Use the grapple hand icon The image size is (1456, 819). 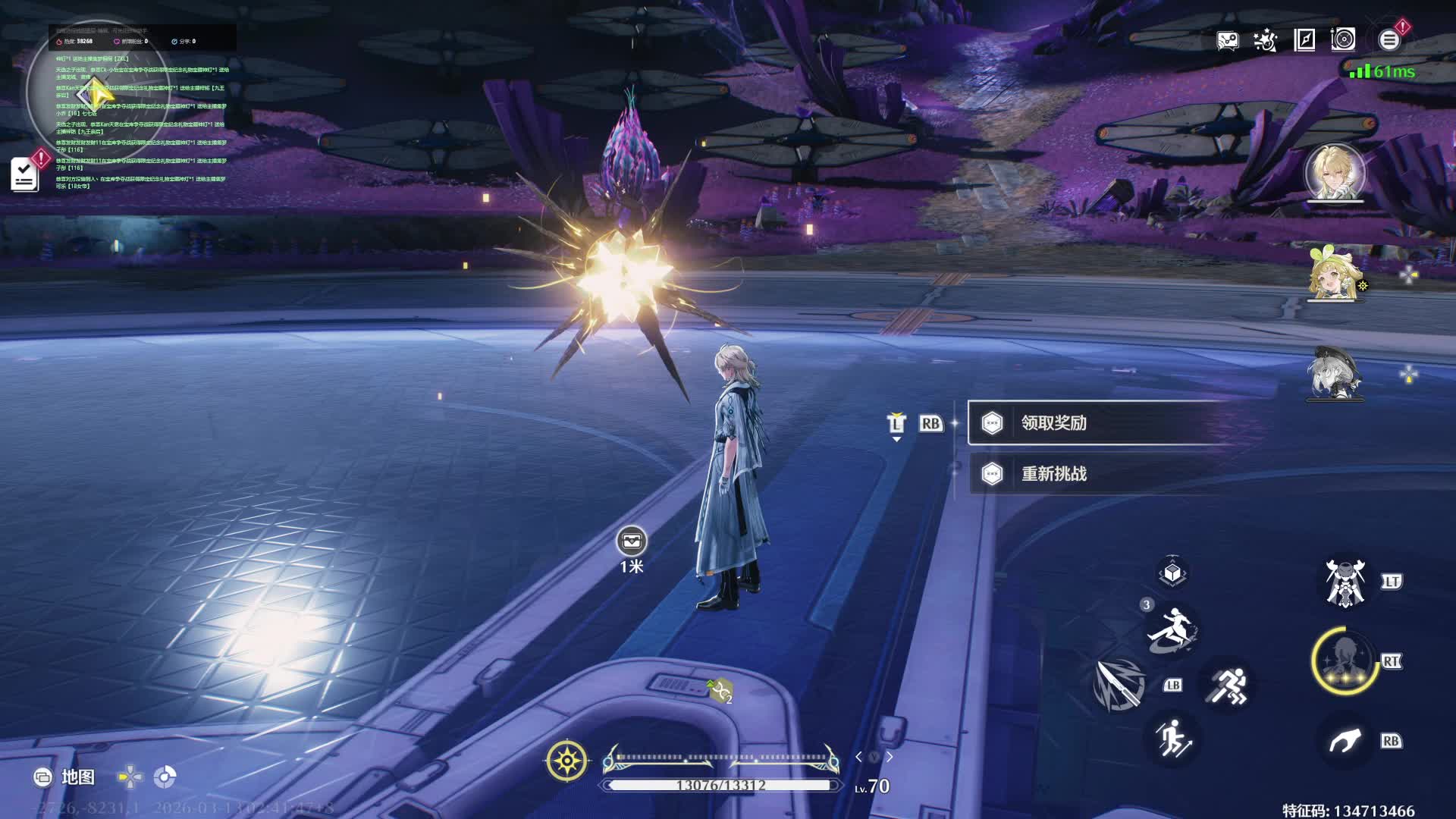[x=1345, y=741]
